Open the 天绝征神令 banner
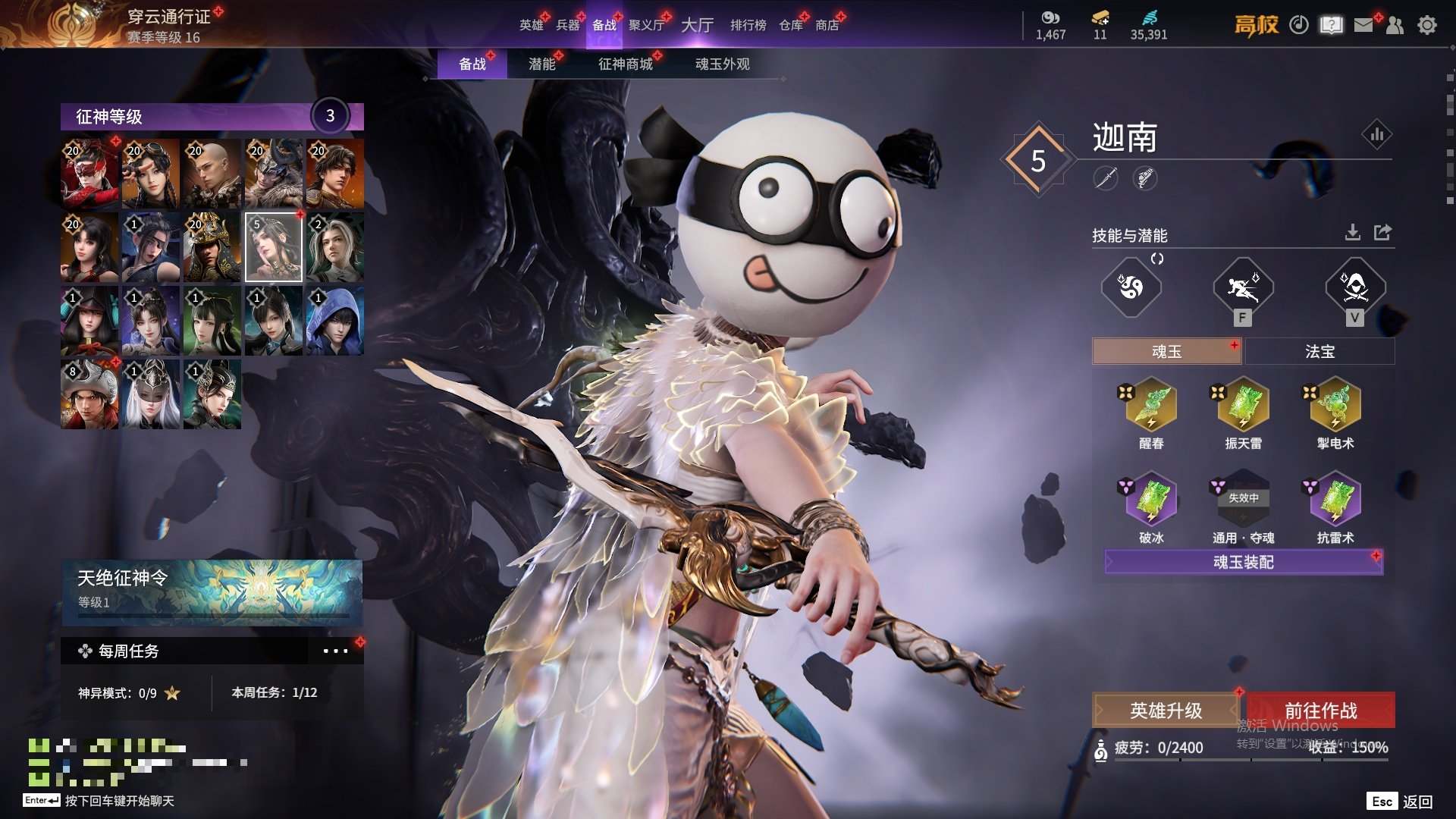Image resolution: width=1456 pixels, height=819 pixels. click(x=212, y=591)
